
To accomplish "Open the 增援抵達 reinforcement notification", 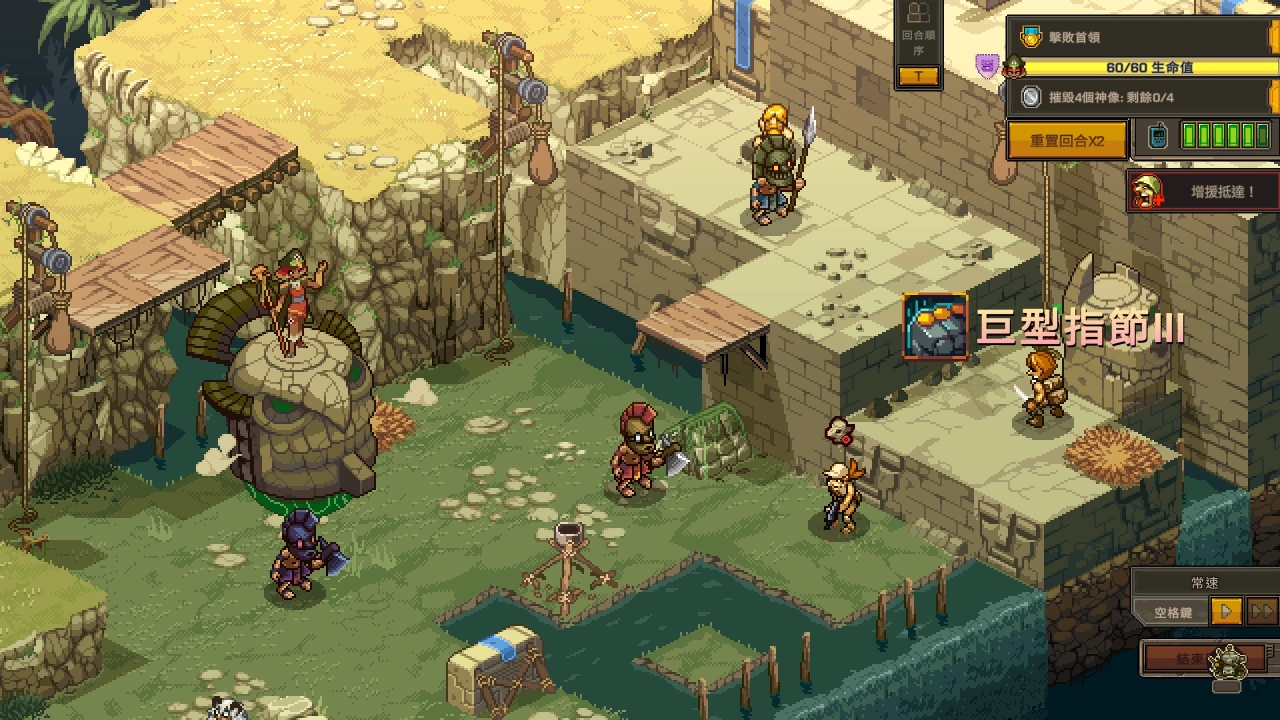I will point(1203,191).
